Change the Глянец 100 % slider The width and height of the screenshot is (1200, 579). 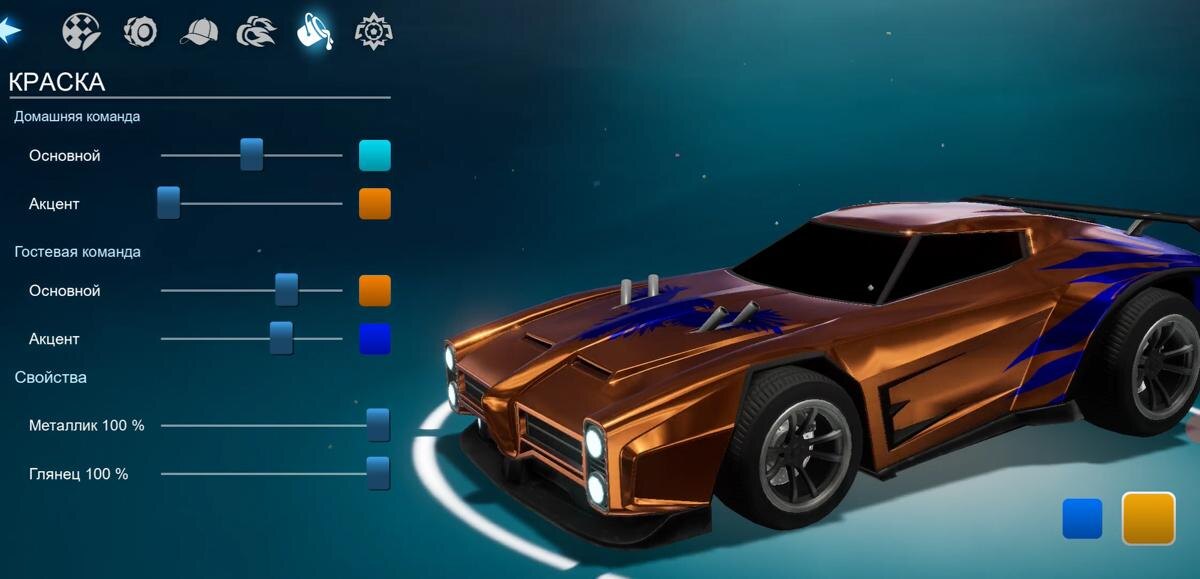(x=377, y=473)
